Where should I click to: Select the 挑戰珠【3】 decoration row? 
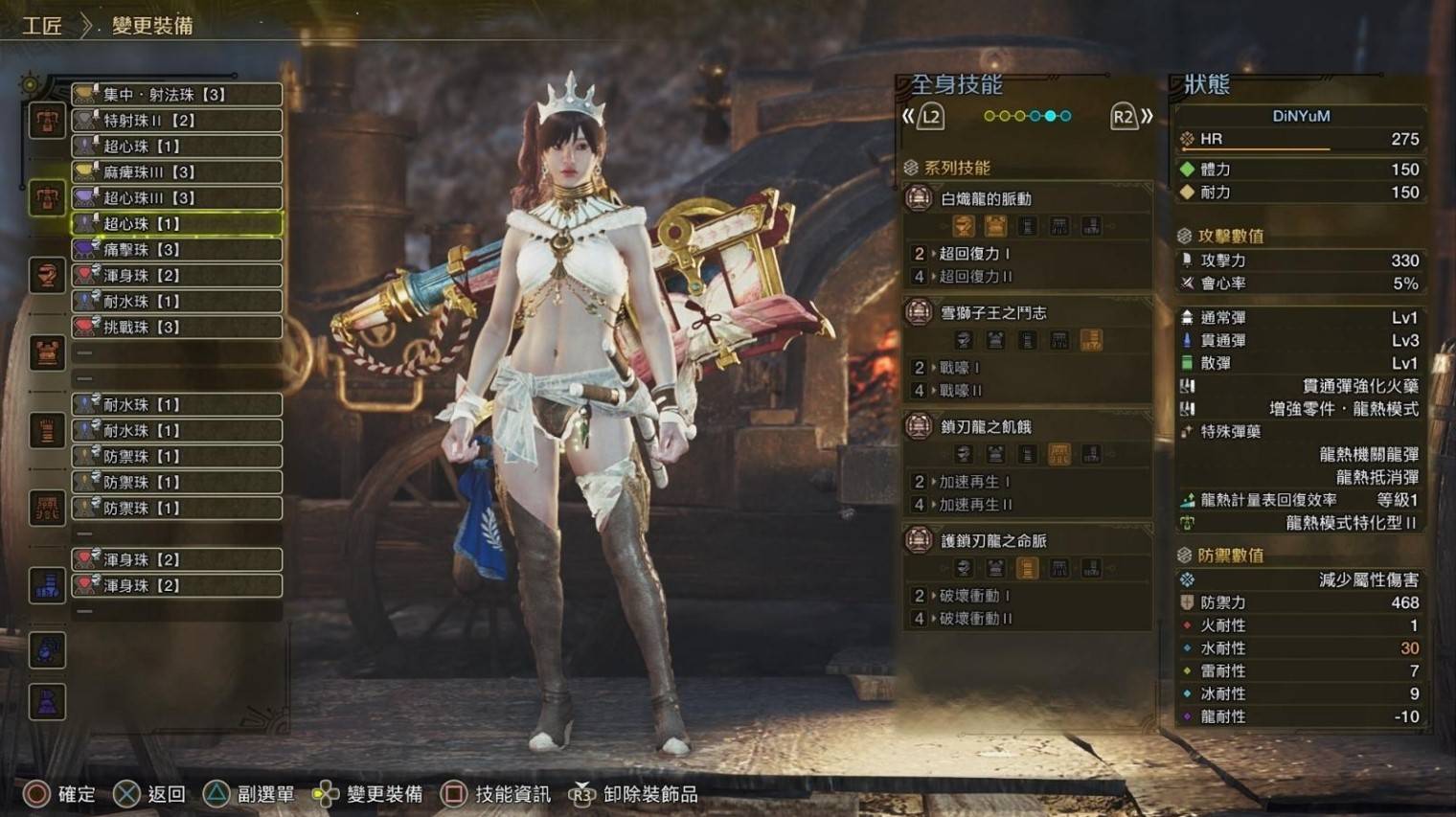pyautogui.click(x=176, y=328)
